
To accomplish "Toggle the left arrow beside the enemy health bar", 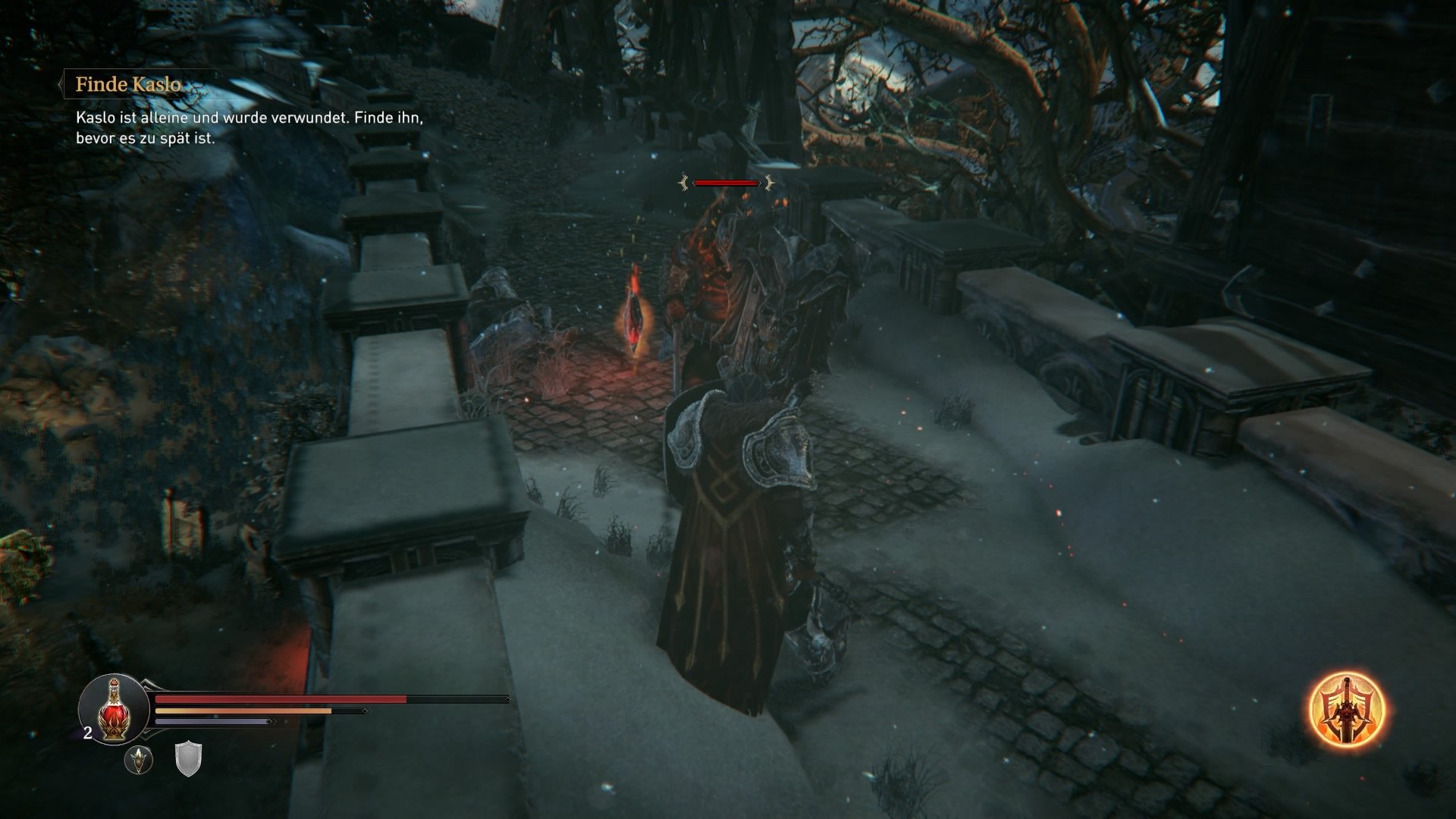I will (x=685, y=182).
